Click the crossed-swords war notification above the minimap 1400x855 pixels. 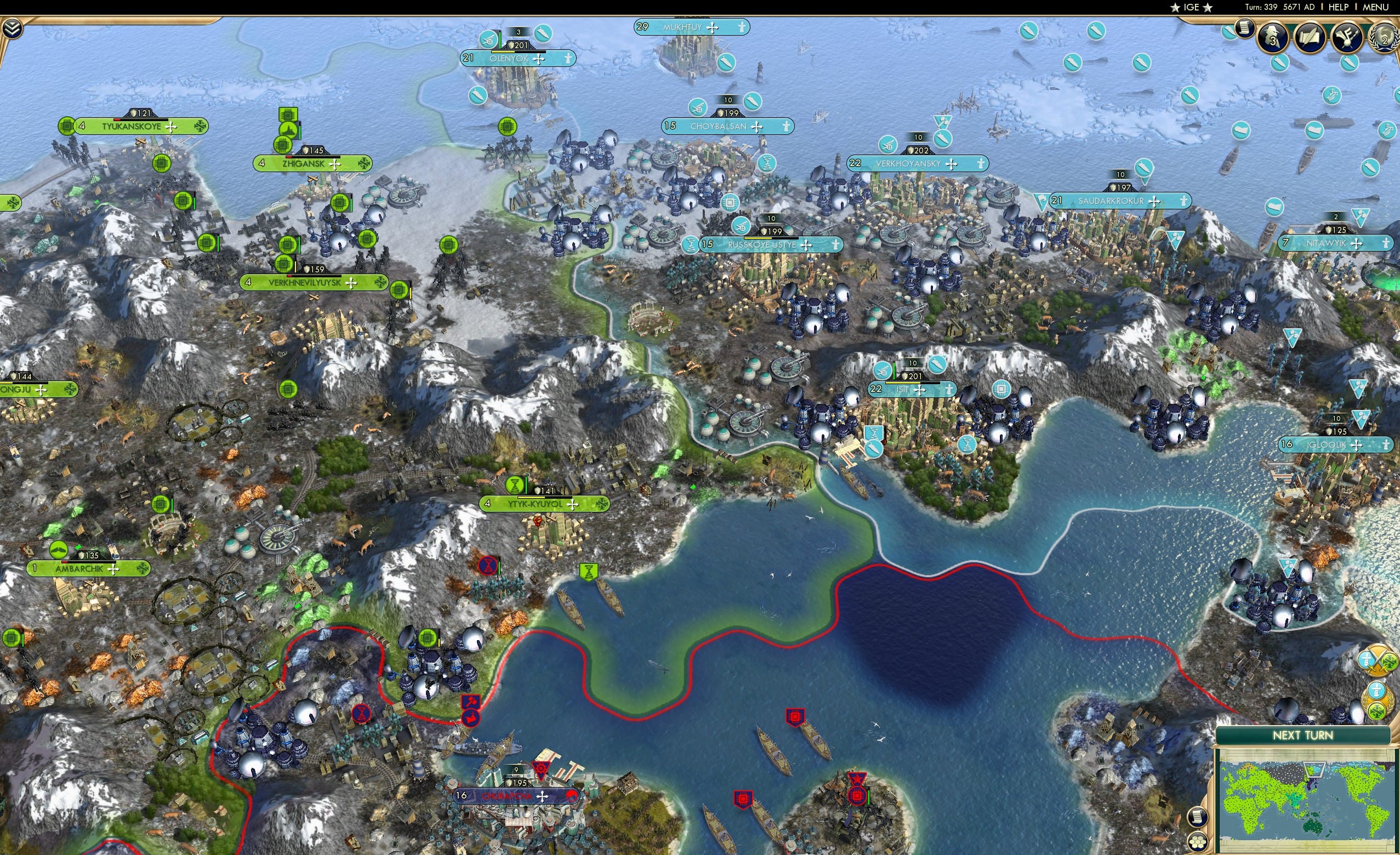pos(1377,660)
